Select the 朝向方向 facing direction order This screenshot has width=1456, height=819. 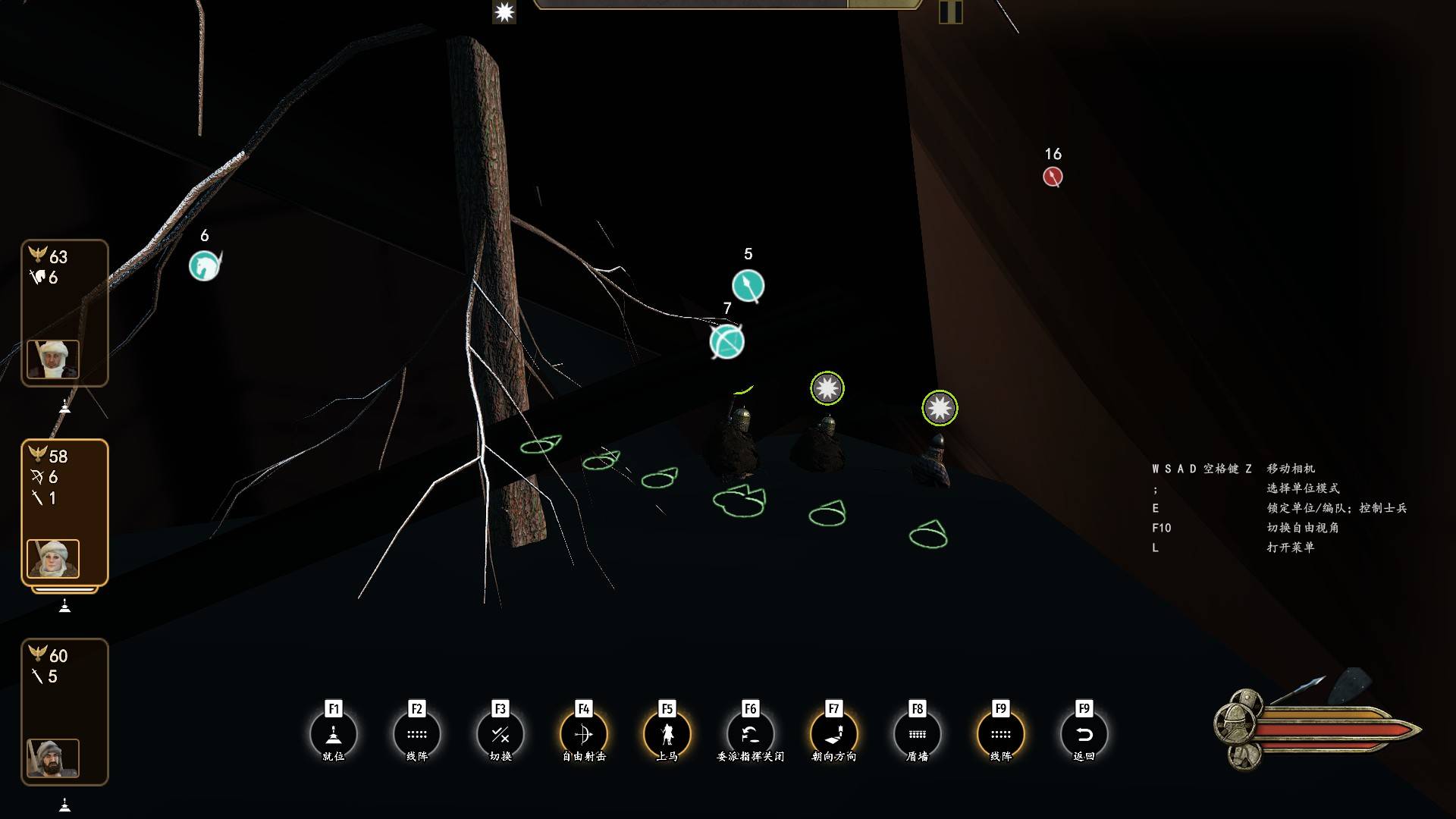[834, 734]
